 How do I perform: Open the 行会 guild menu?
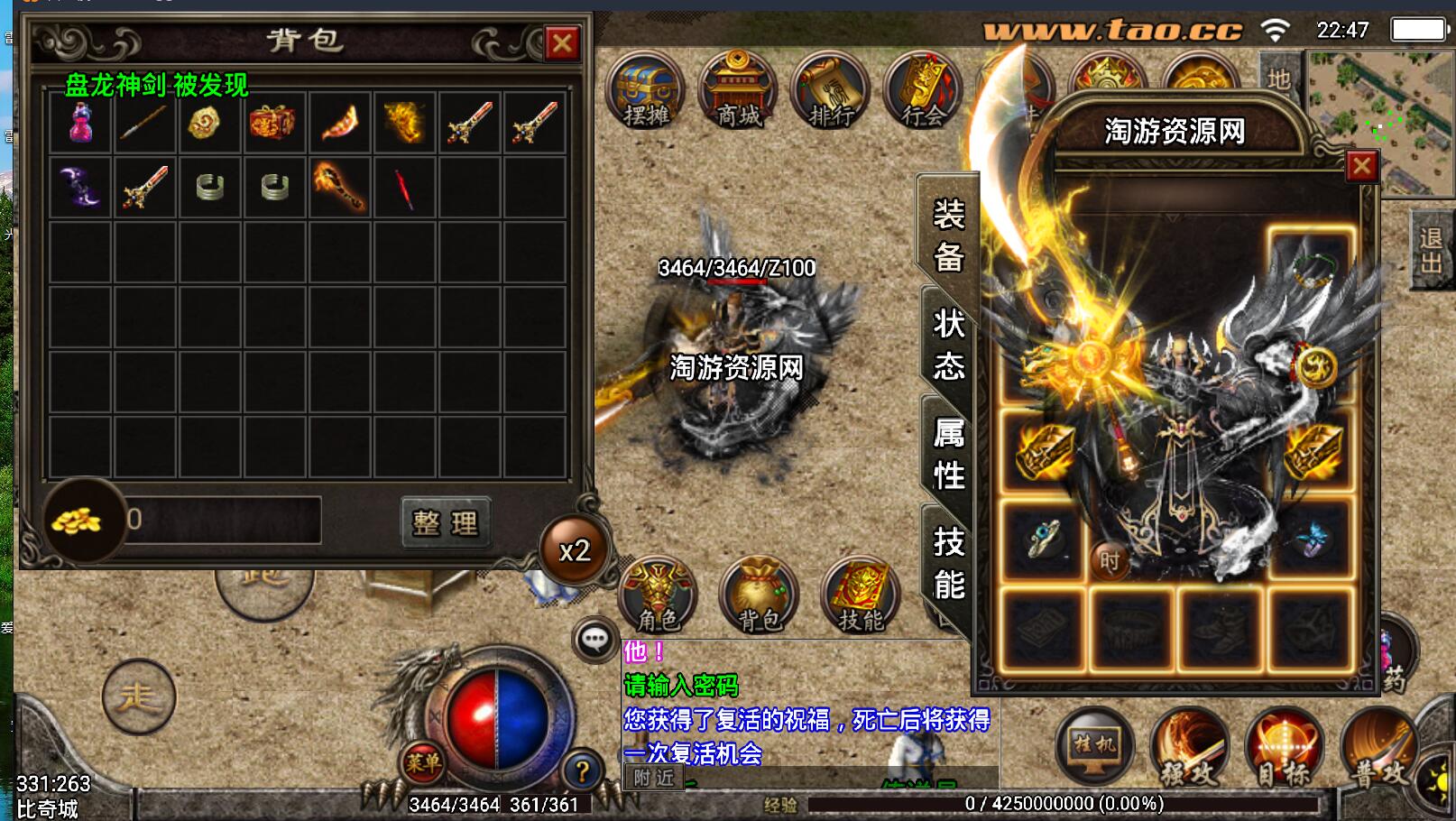[922, 91]
